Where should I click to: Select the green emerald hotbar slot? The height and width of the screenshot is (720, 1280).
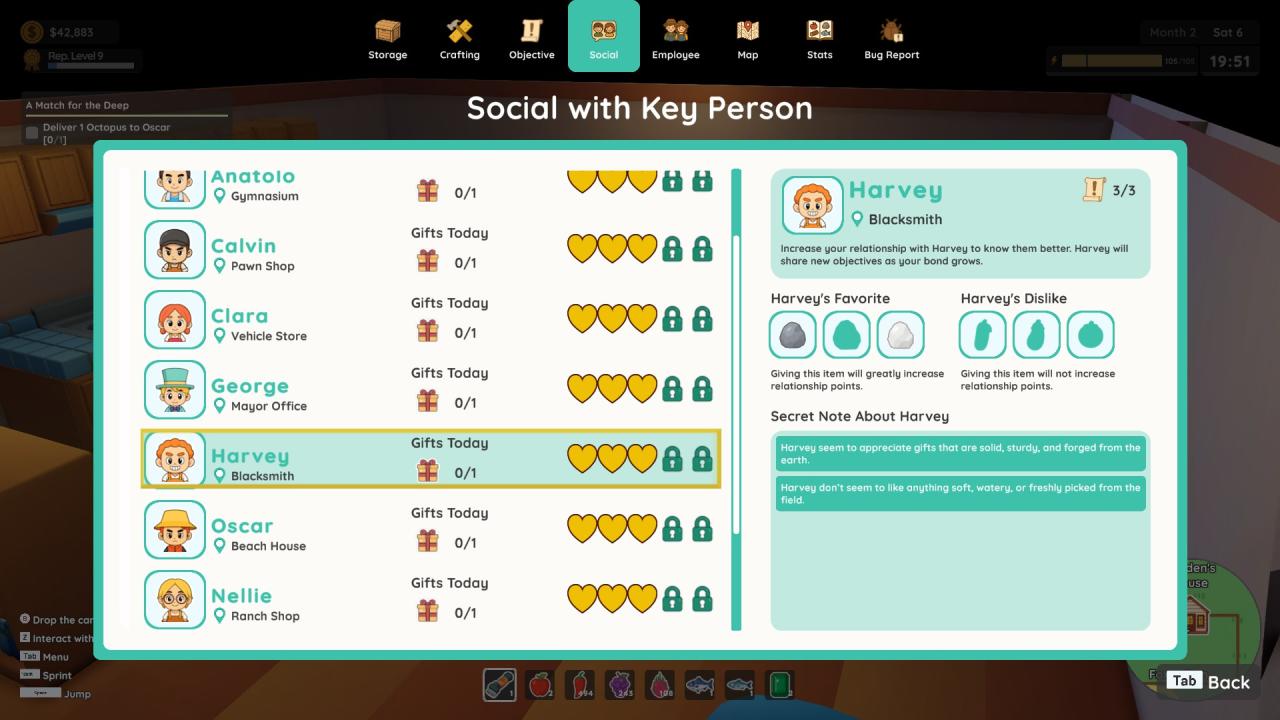pyautogui.click(x=780, y=685)
